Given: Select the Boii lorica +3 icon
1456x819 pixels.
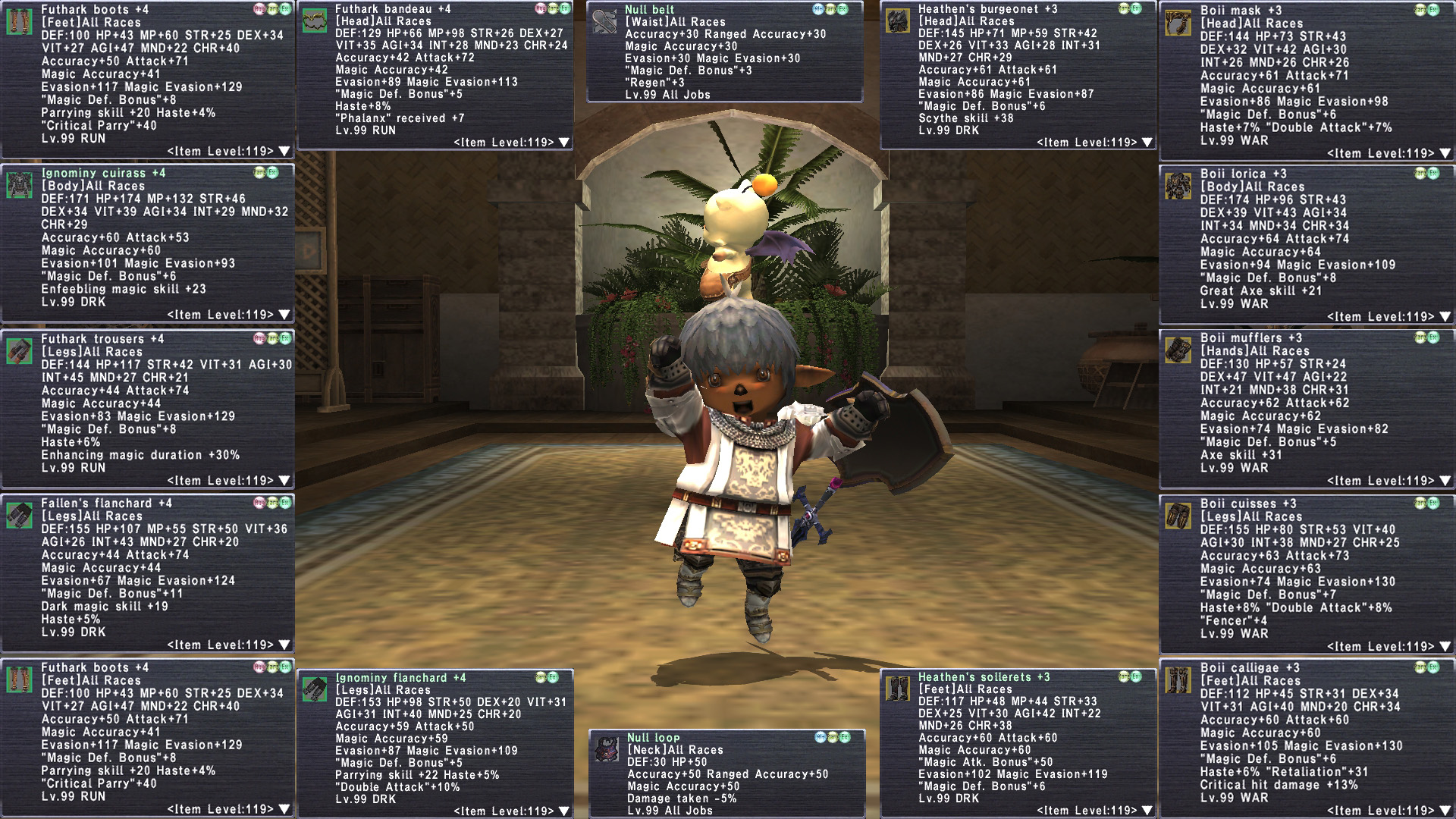Looking at the screenshot, I should 1178,186.
